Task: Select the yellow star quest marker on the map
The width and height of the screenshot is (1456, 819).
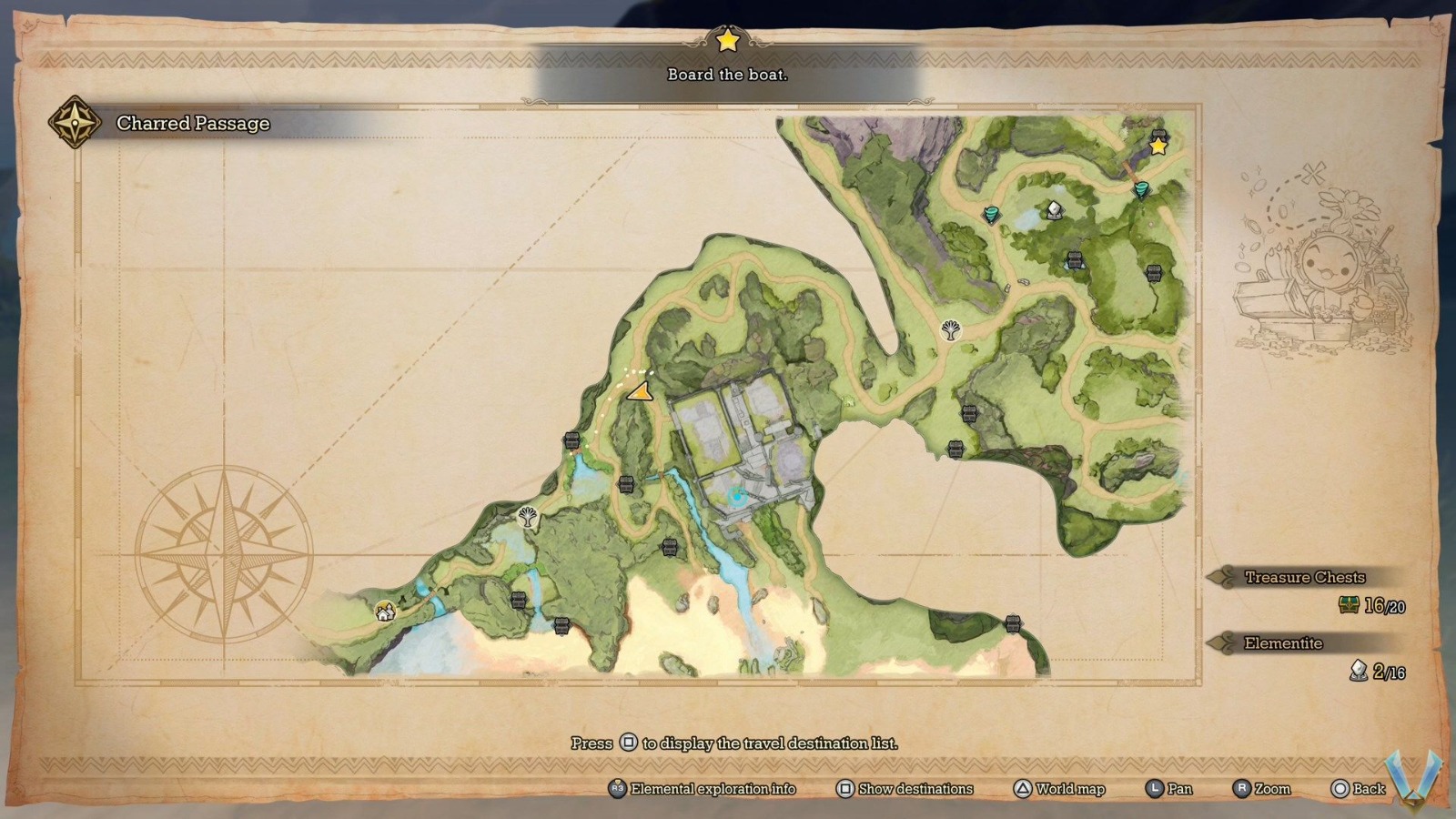Action: pyautogui.click(x=1158, y=146)
